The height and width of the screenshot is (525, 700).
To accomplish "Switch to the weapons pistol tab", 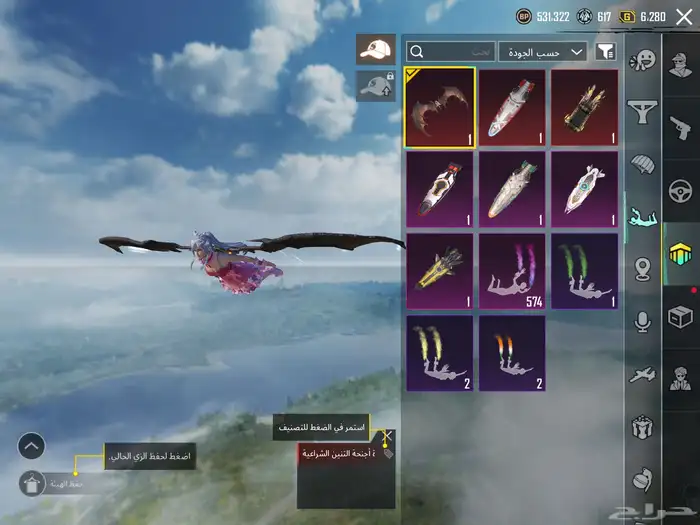I will [681, 126].
